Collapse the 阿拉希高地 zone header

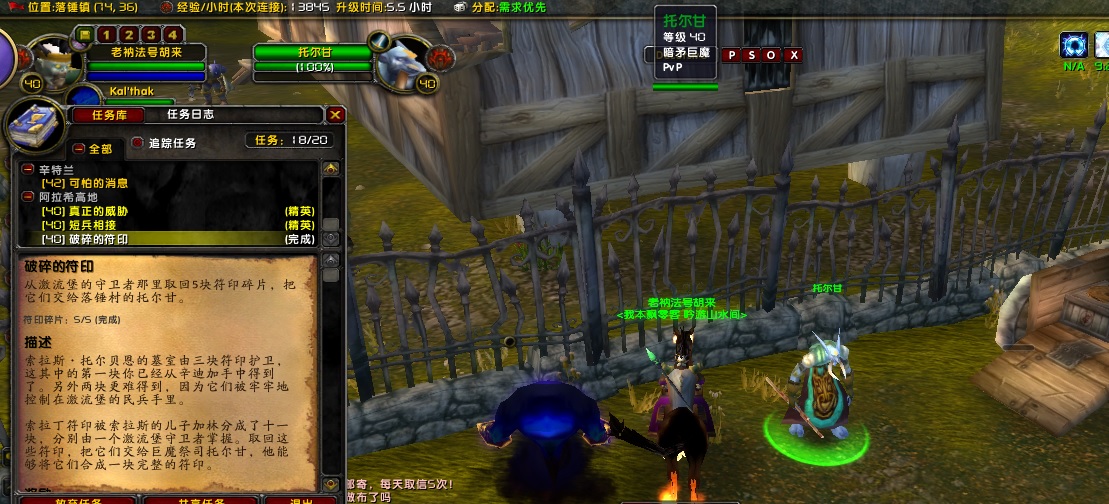28,197
